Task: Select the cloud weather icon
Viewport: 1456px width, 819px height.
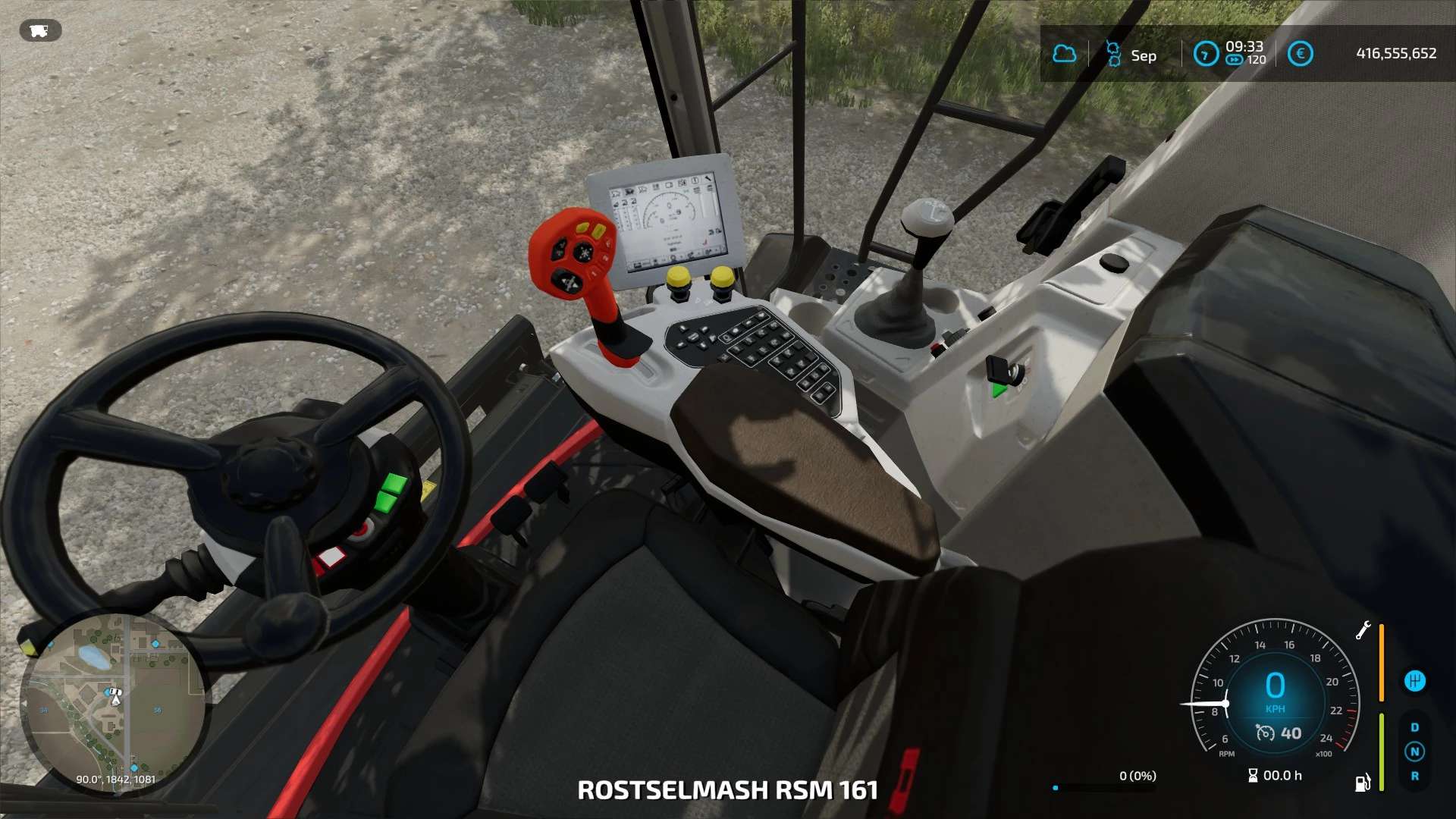Action: point(1065,54)
